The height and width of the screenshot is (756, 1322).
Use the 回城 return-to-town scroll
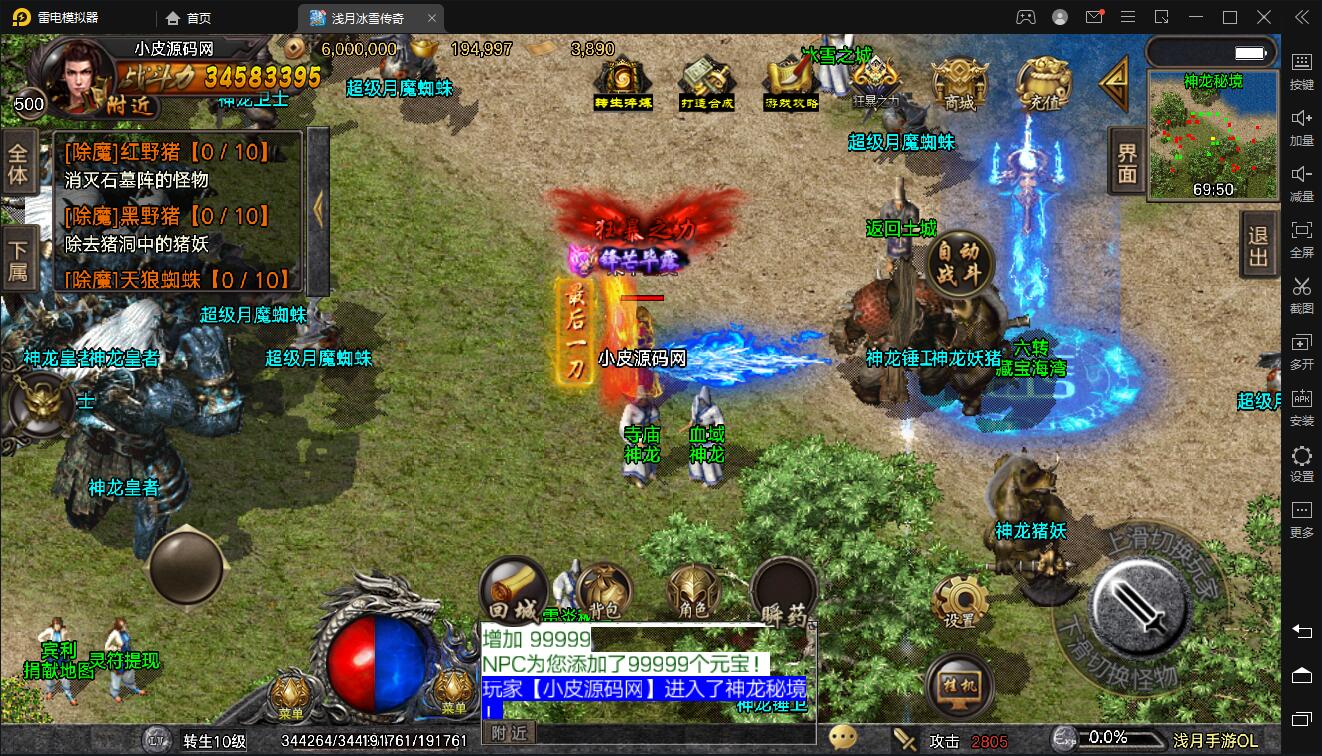(513, 592)
